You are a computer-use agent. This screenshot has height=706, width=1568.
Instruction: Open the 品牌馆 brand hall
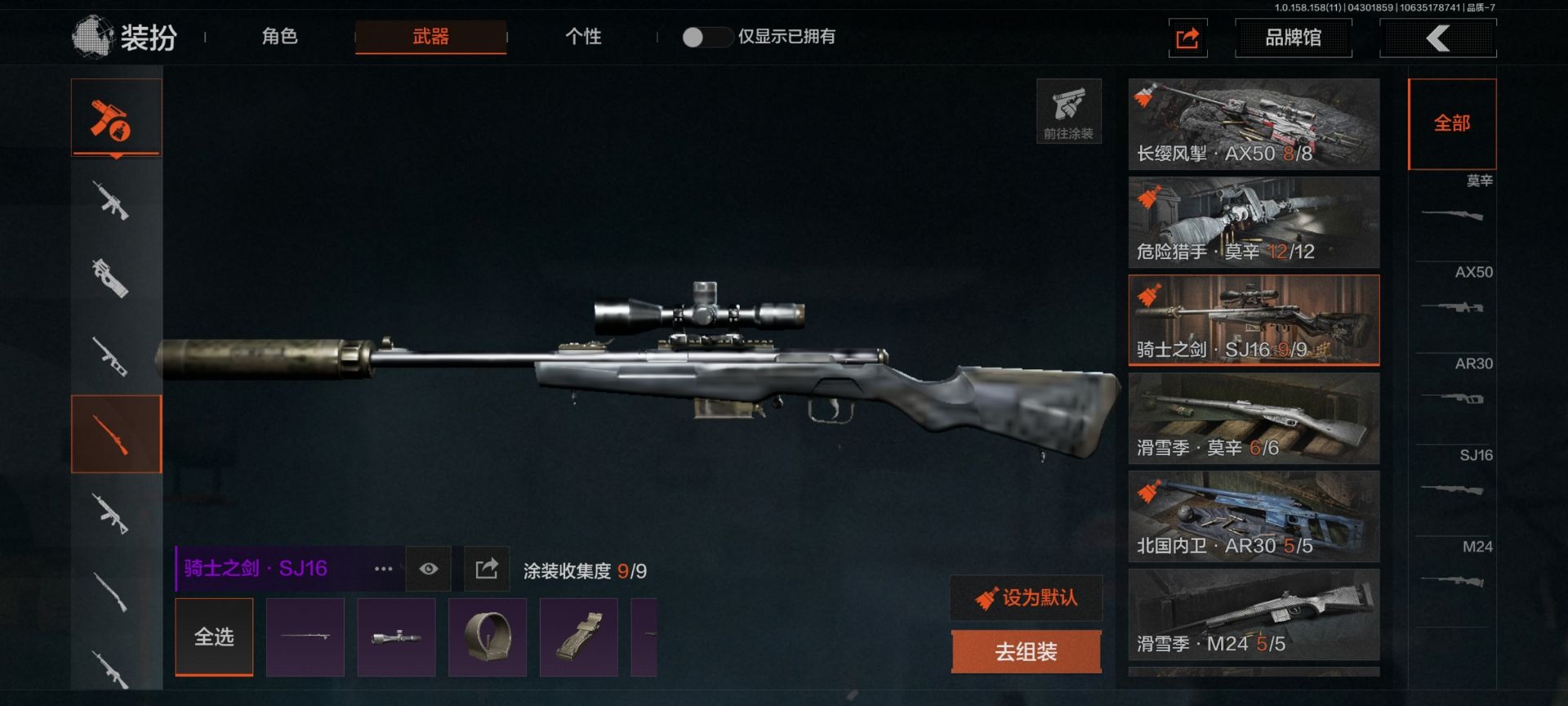(x=1293, y=38)
